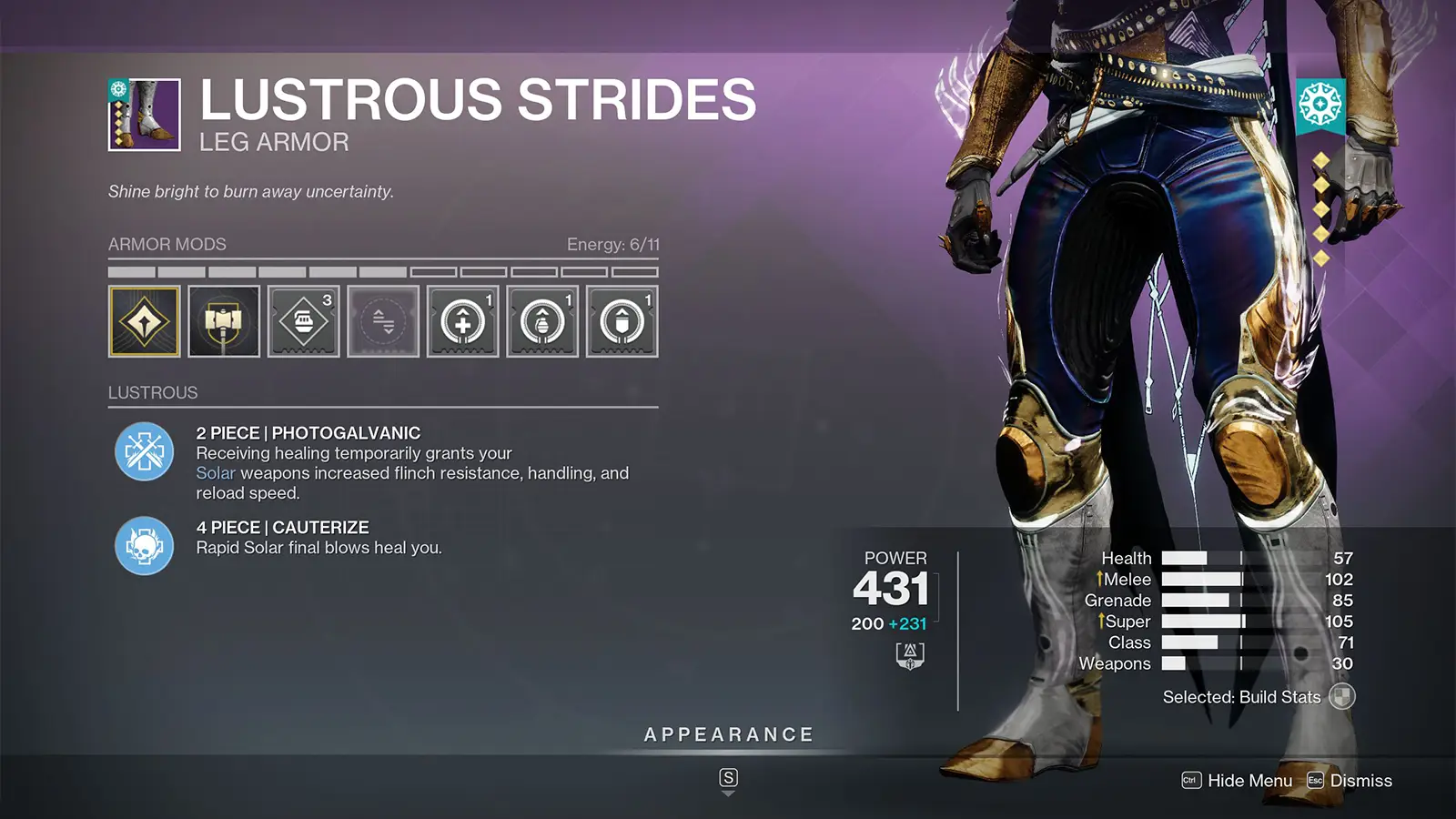Open the hammer-shaped armor mod slot
1456x819 pixels.
[x=224, y=321]
